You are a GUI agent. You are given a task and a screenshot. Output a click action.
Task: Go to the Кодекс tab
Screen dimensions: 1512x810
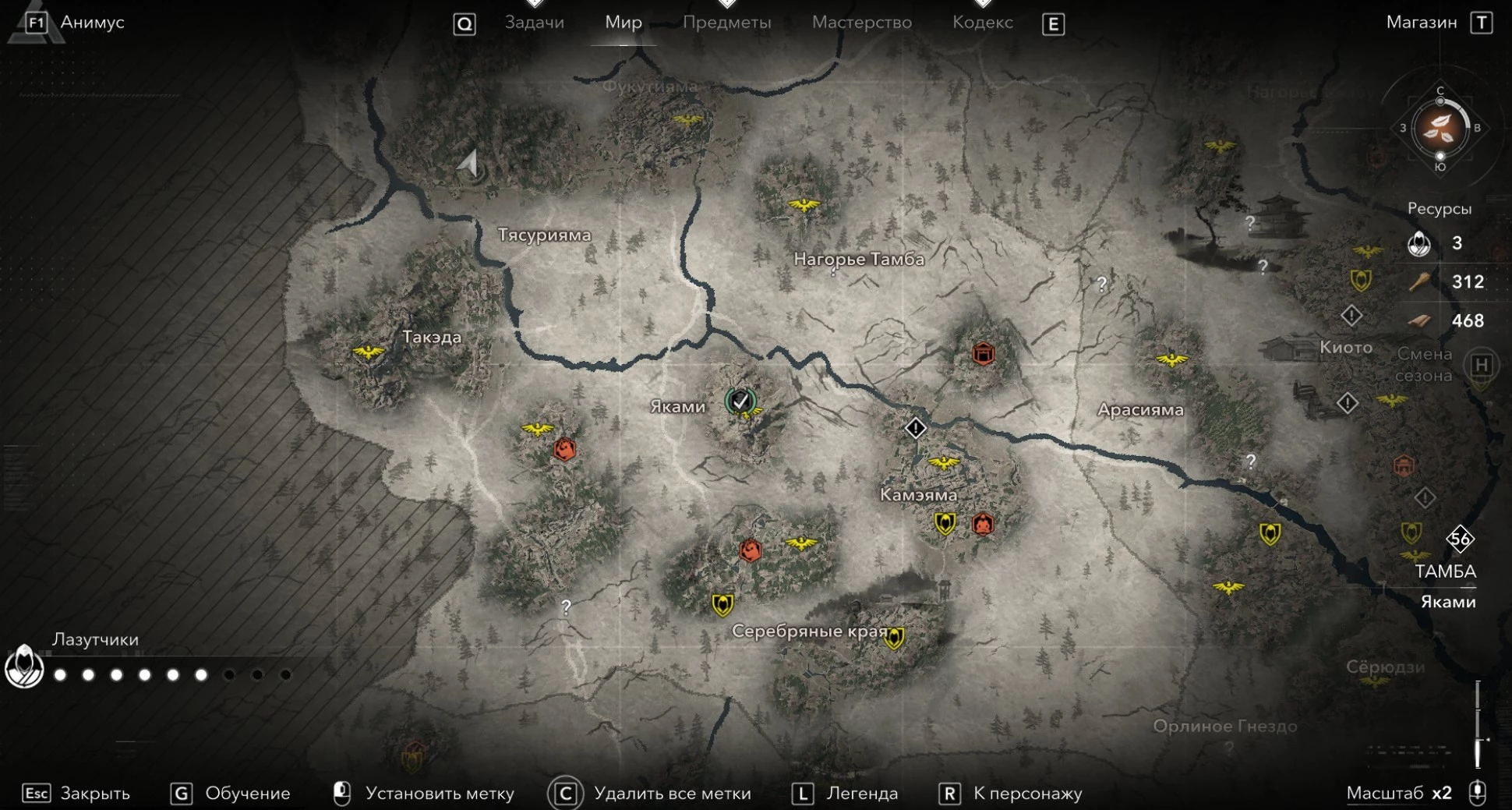pos(982,23)
